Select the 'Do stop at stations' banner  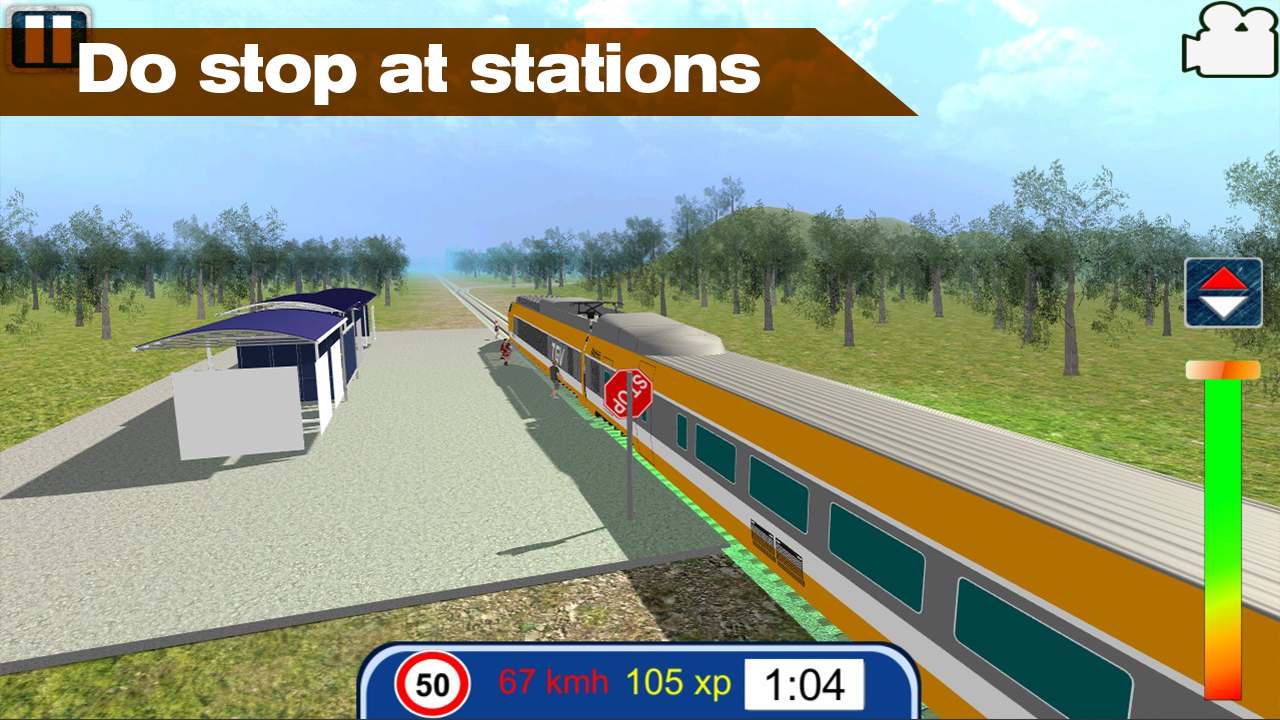[x=420, y=67]
